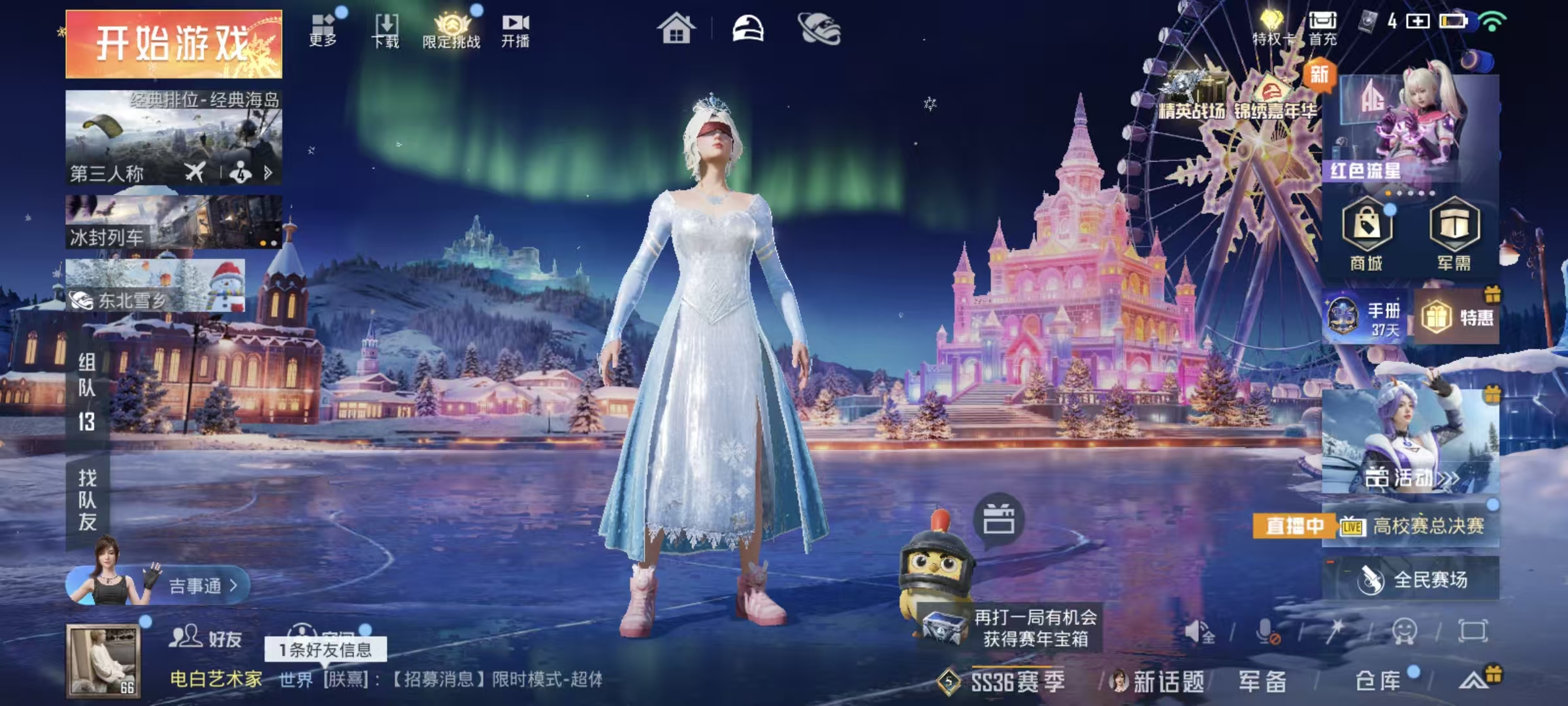1568x706 pixels.
Task: Start the match with 开始游戏 button
Action: pos(174,44)
